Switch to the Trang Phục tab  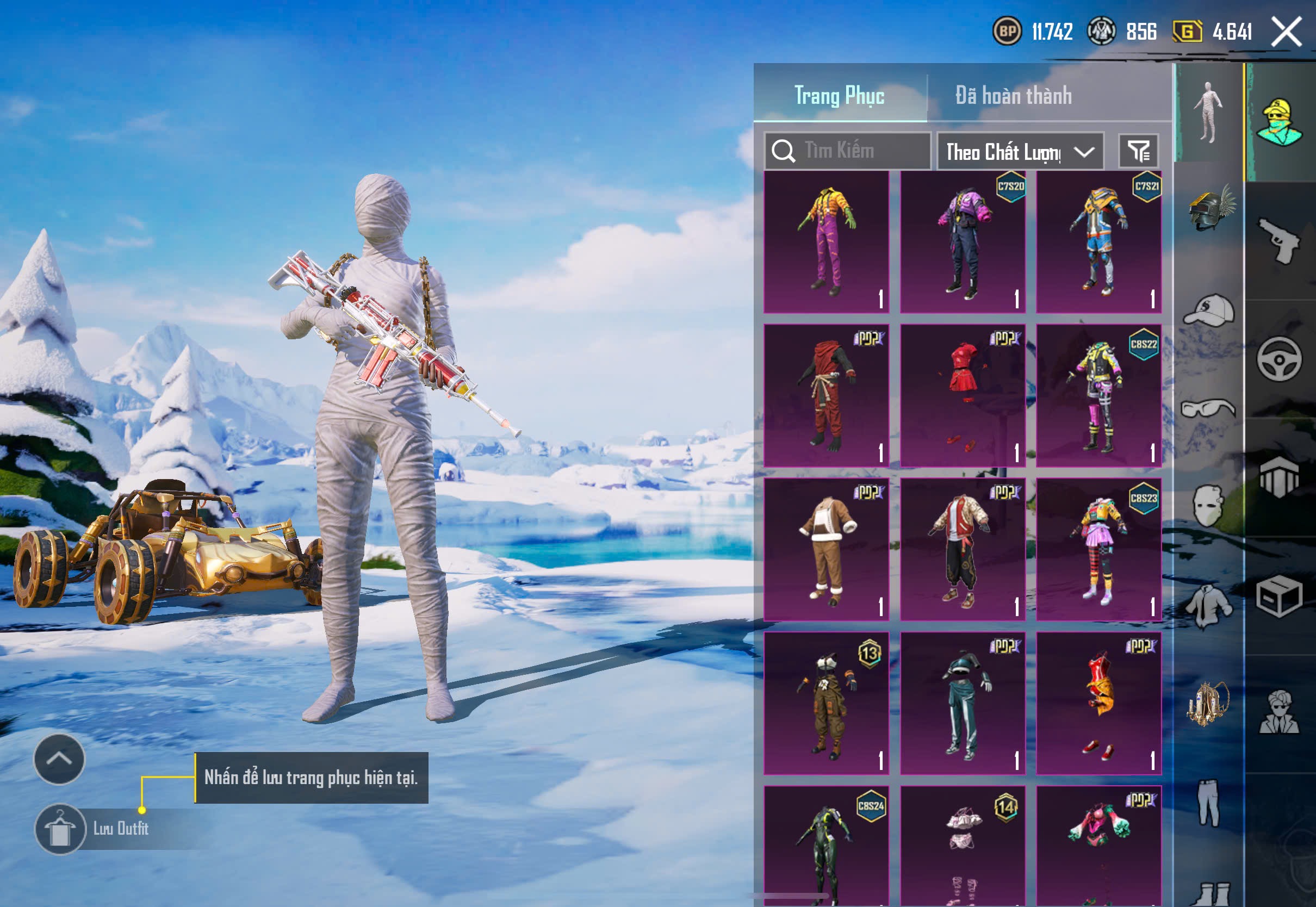coord(839,96)
